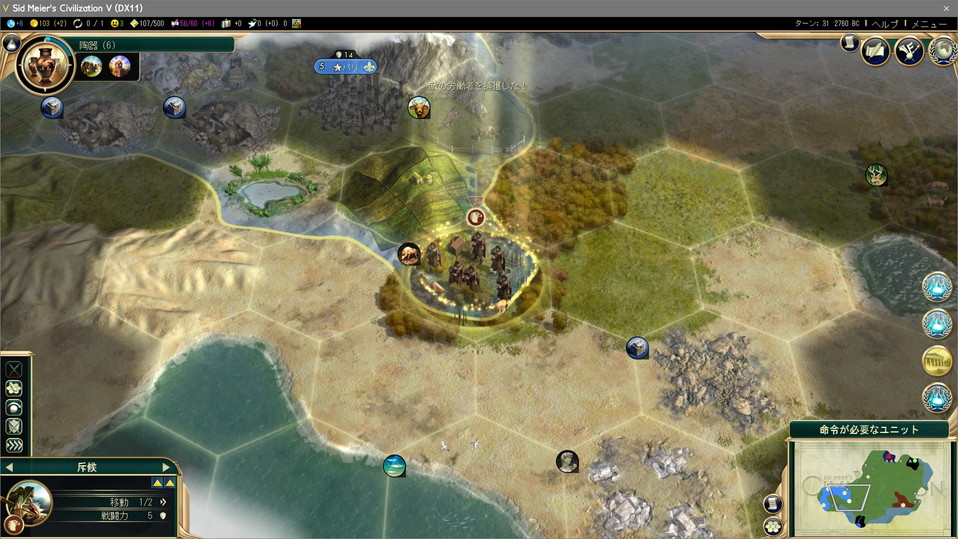Screen dimensions: 958x539
Task: Open the diplomacy horn icon
Action: [909, 50]
